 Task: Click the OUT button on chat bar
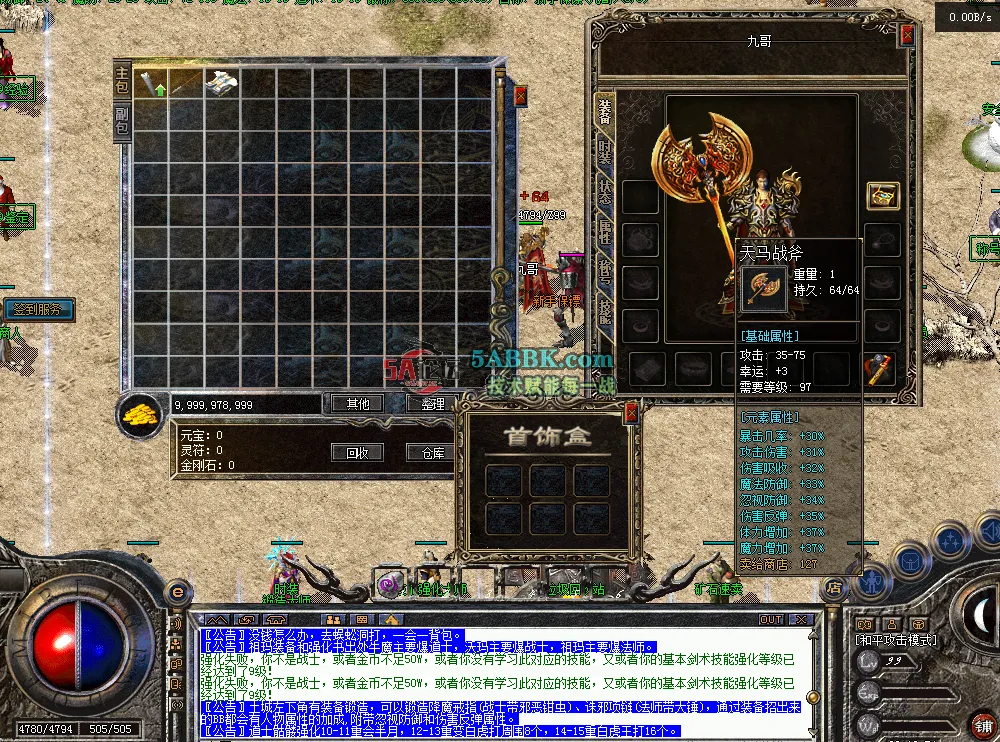coord(771,620)
